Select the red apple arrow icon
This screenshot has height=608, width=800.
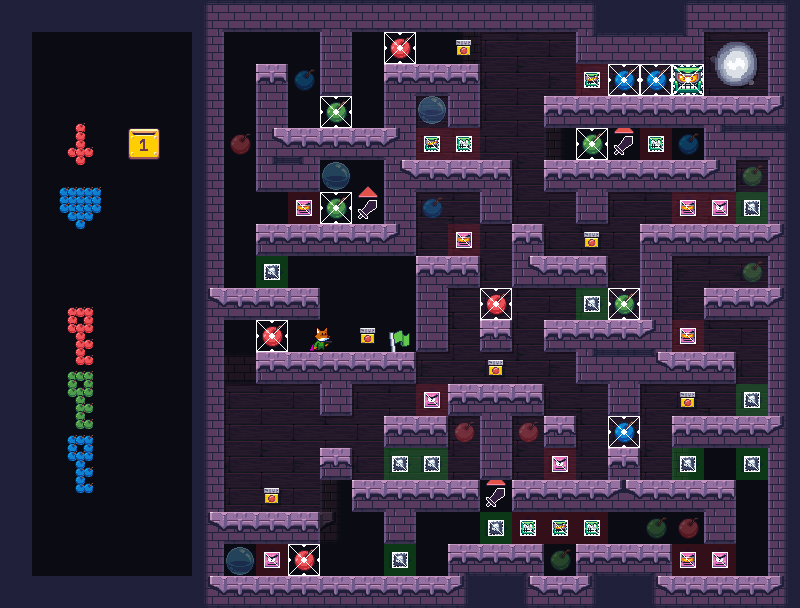click(80, 145)
